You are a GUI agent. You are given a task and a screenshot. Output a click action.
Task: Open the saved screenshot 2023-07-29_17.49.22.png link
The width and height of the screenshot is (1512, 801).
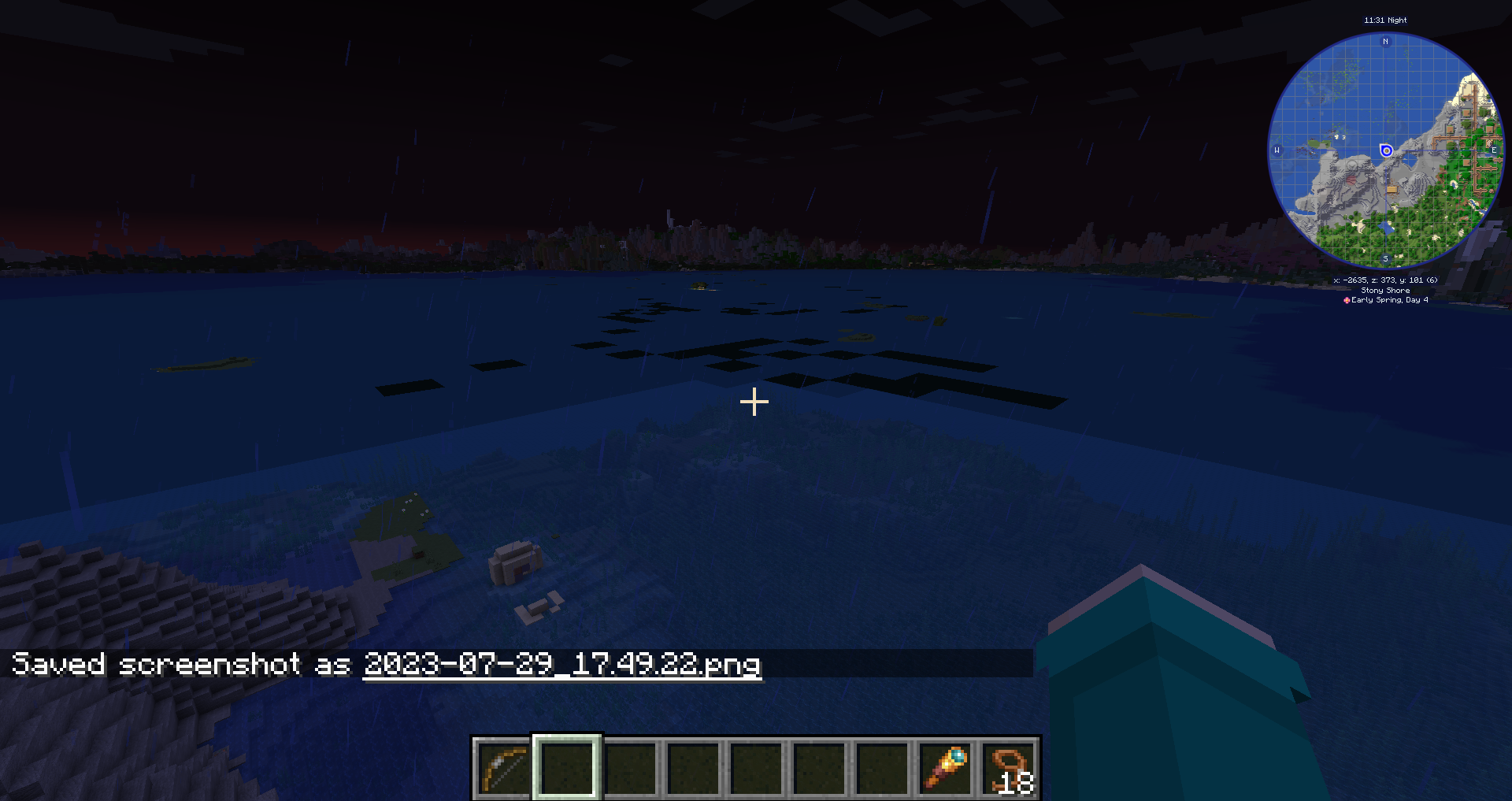click(x=561, y=667)
